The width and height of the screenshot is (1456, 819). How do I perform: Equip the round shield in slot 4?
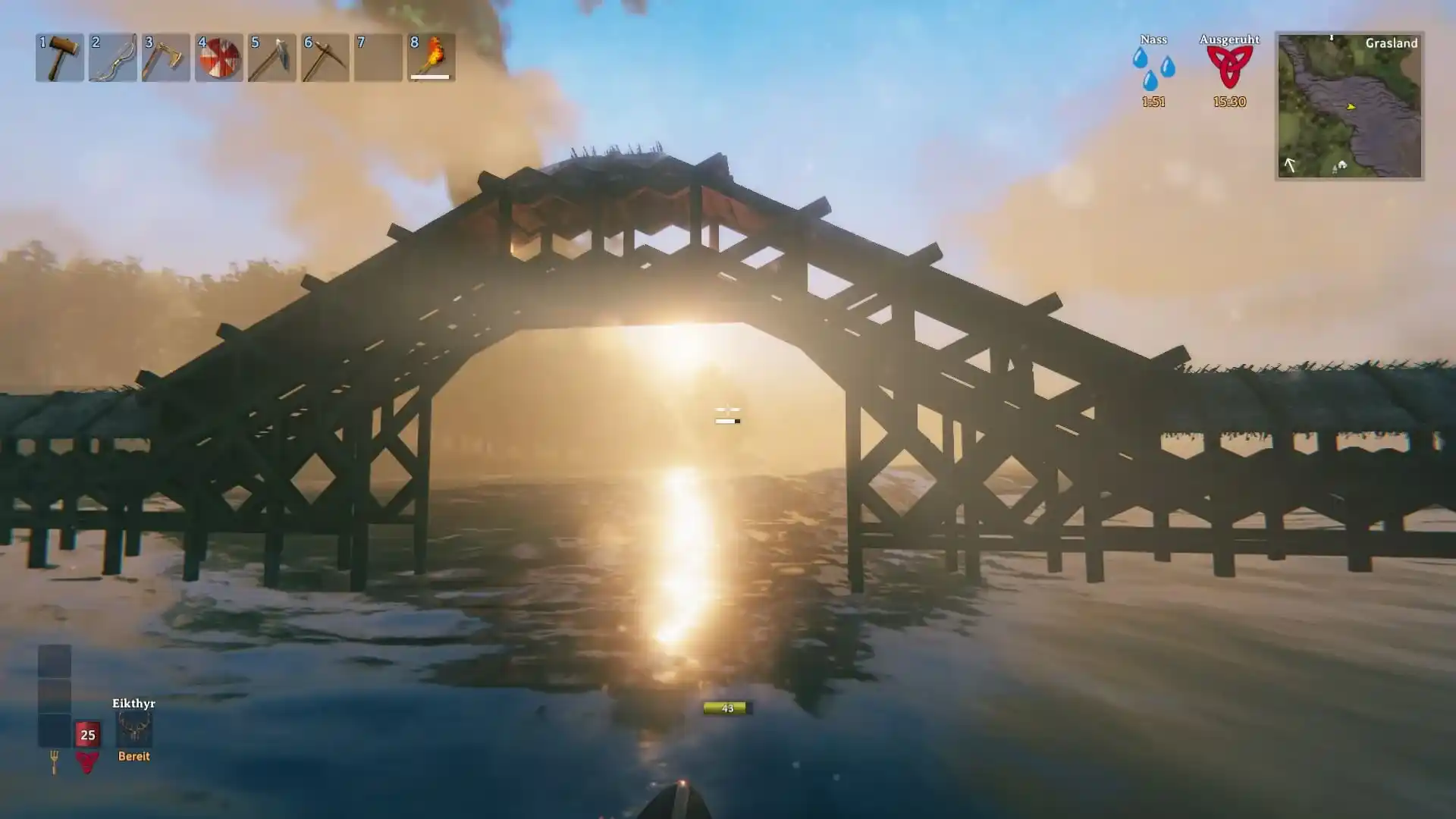[x=219, y=57]
